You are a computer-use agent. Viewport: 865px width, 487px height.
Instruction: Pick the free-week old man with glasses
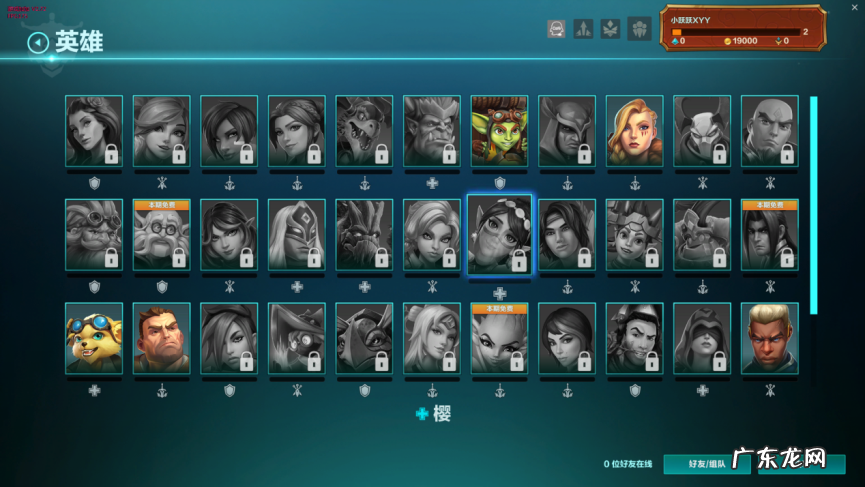(161, 236)
